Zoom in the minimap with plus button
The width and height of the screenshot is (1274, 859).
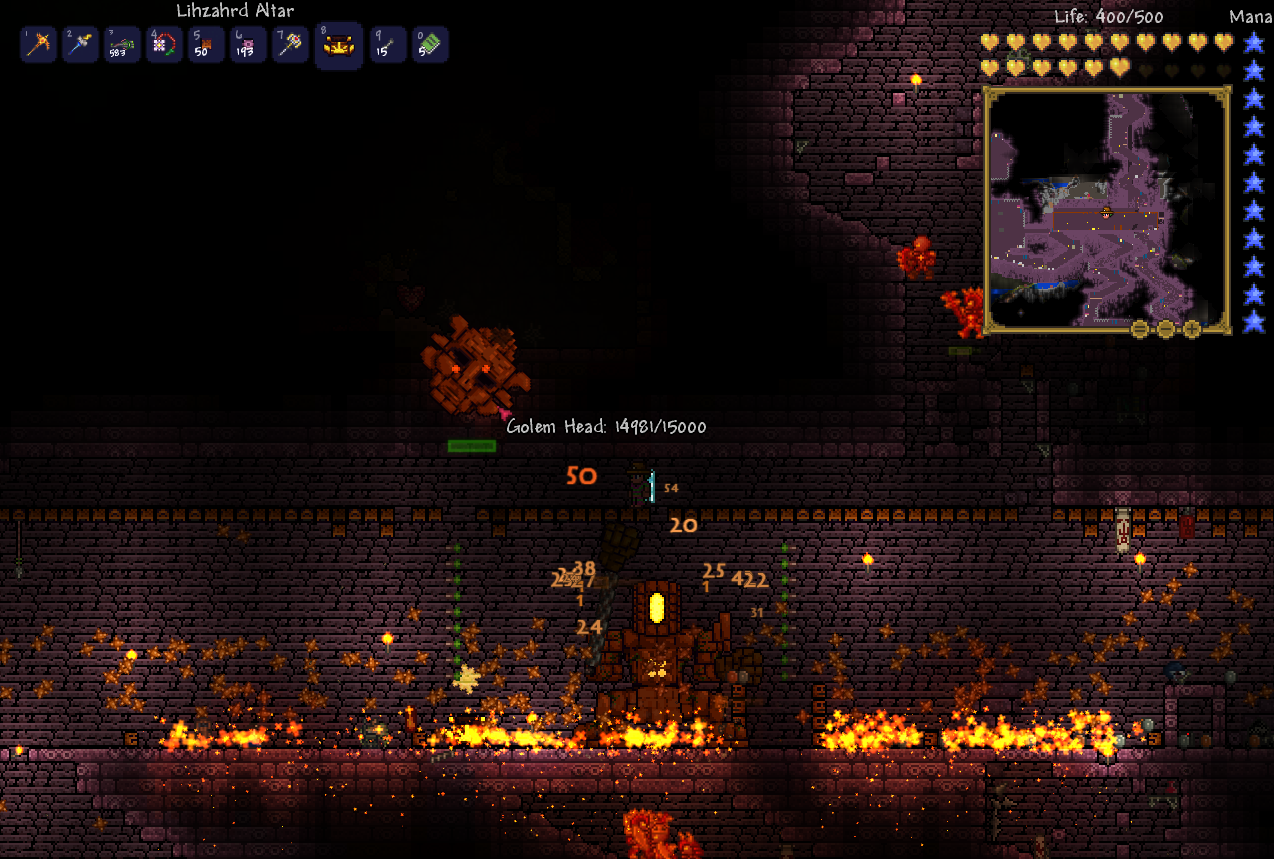1192,329
